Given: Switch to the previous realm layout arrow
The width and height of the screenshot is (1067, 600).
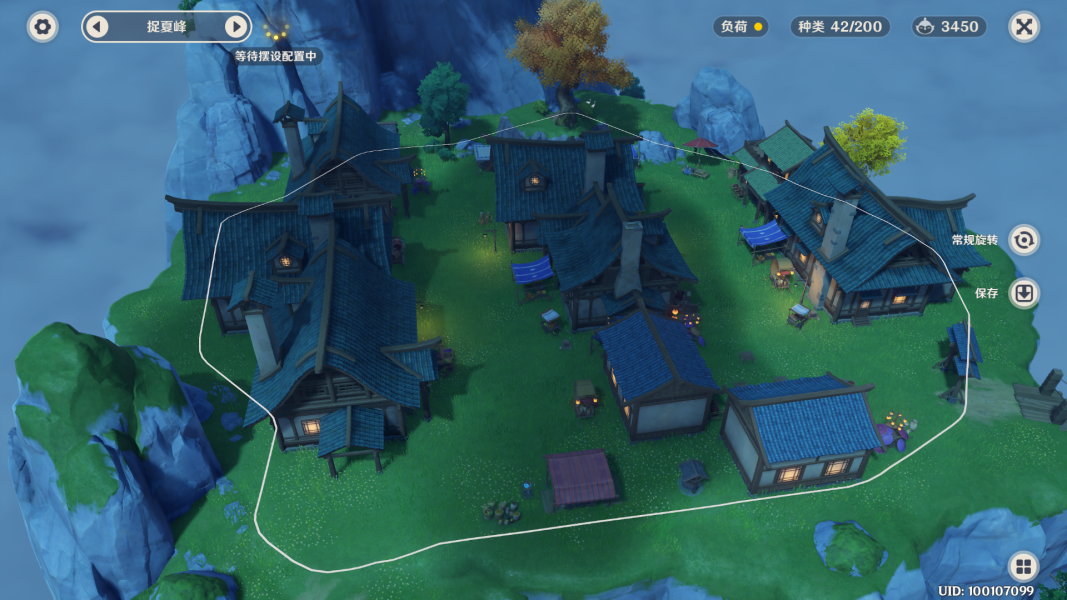Looking at the screenshot, I should coord(97,27).
